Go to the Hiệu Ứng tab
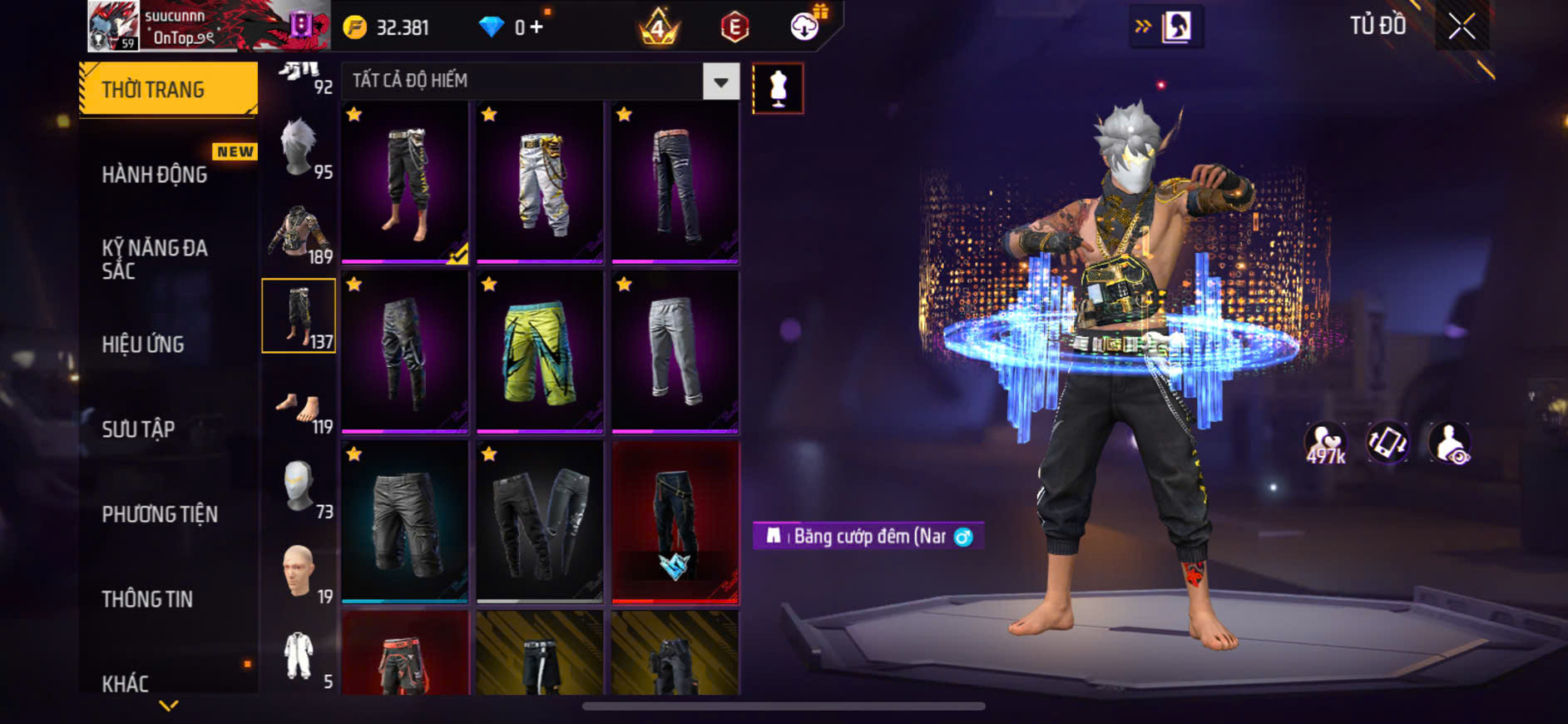The width and height of the screenshot is (1568, 724). 143,345
